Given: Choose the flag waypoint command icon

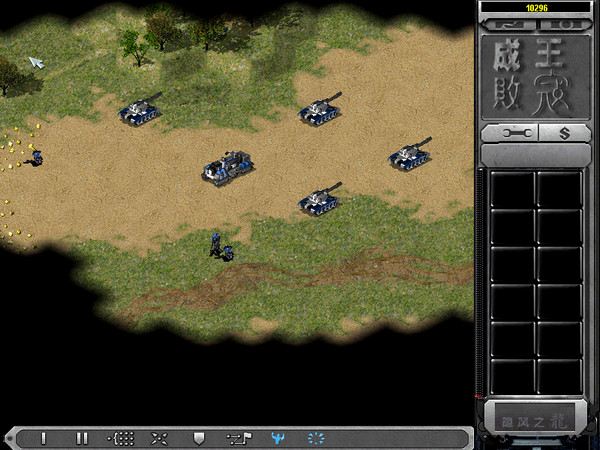Looking at the screenshot, I should (239, 438).
